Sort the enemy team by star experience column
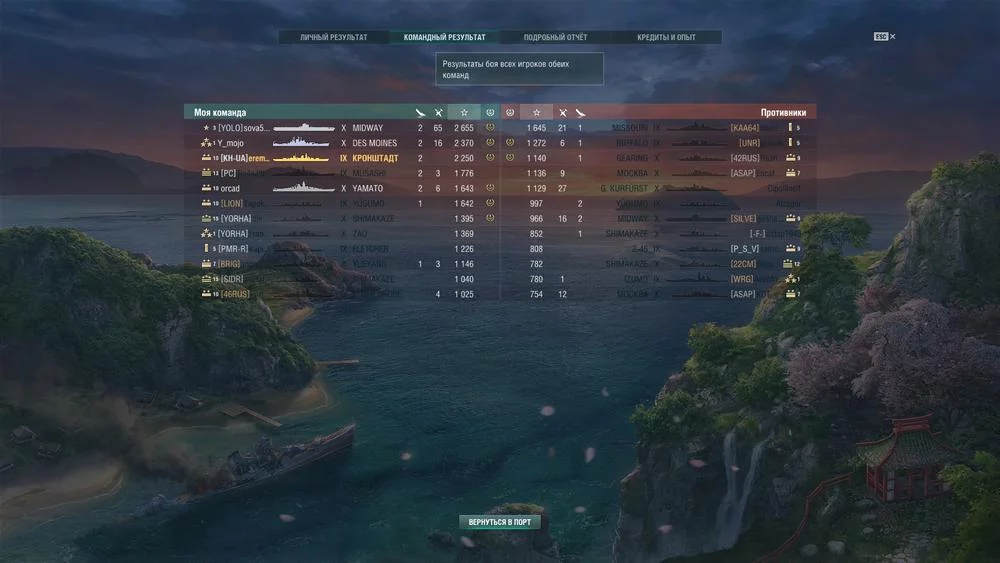 pyautogui.click(x=537, y=113)
